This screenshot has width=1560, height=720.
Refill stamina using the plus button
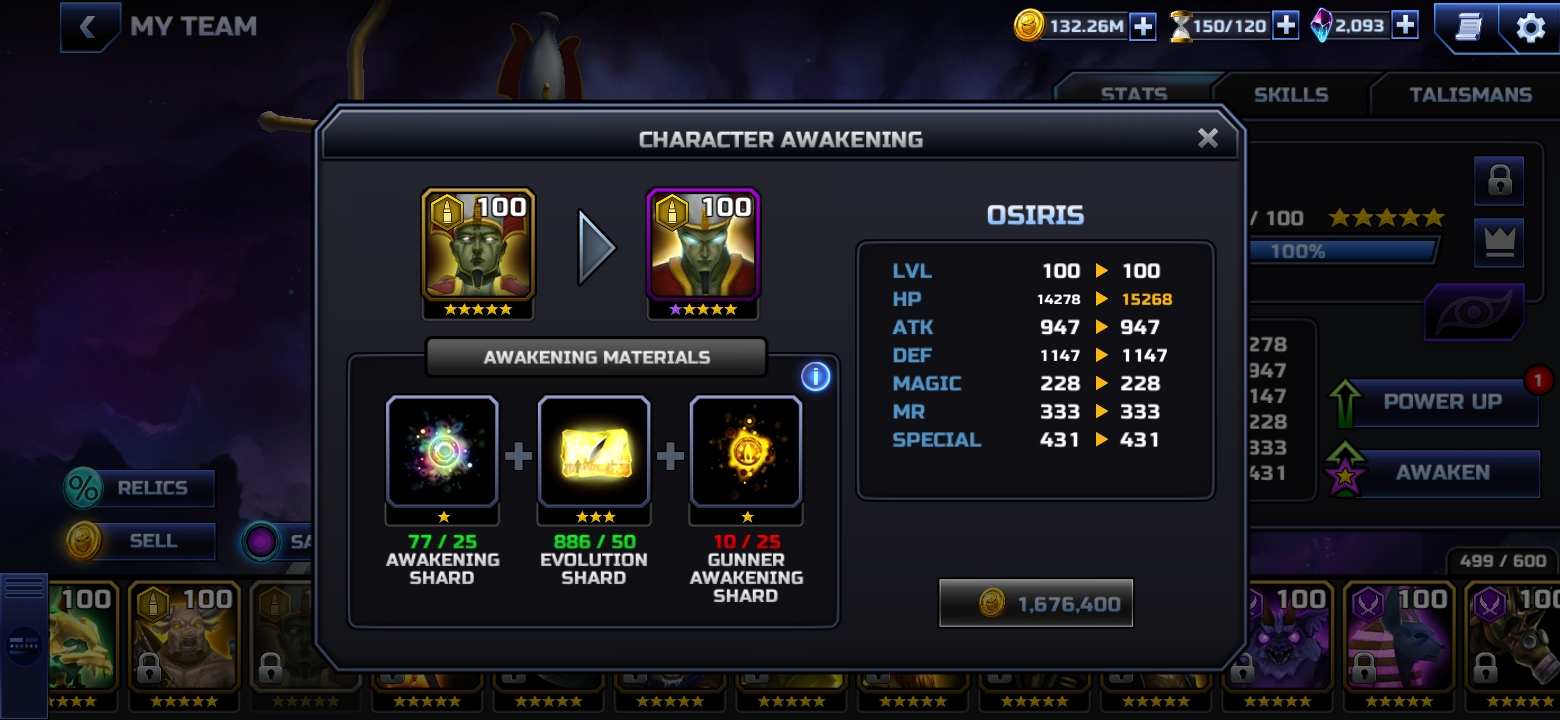pos(1285,27)
